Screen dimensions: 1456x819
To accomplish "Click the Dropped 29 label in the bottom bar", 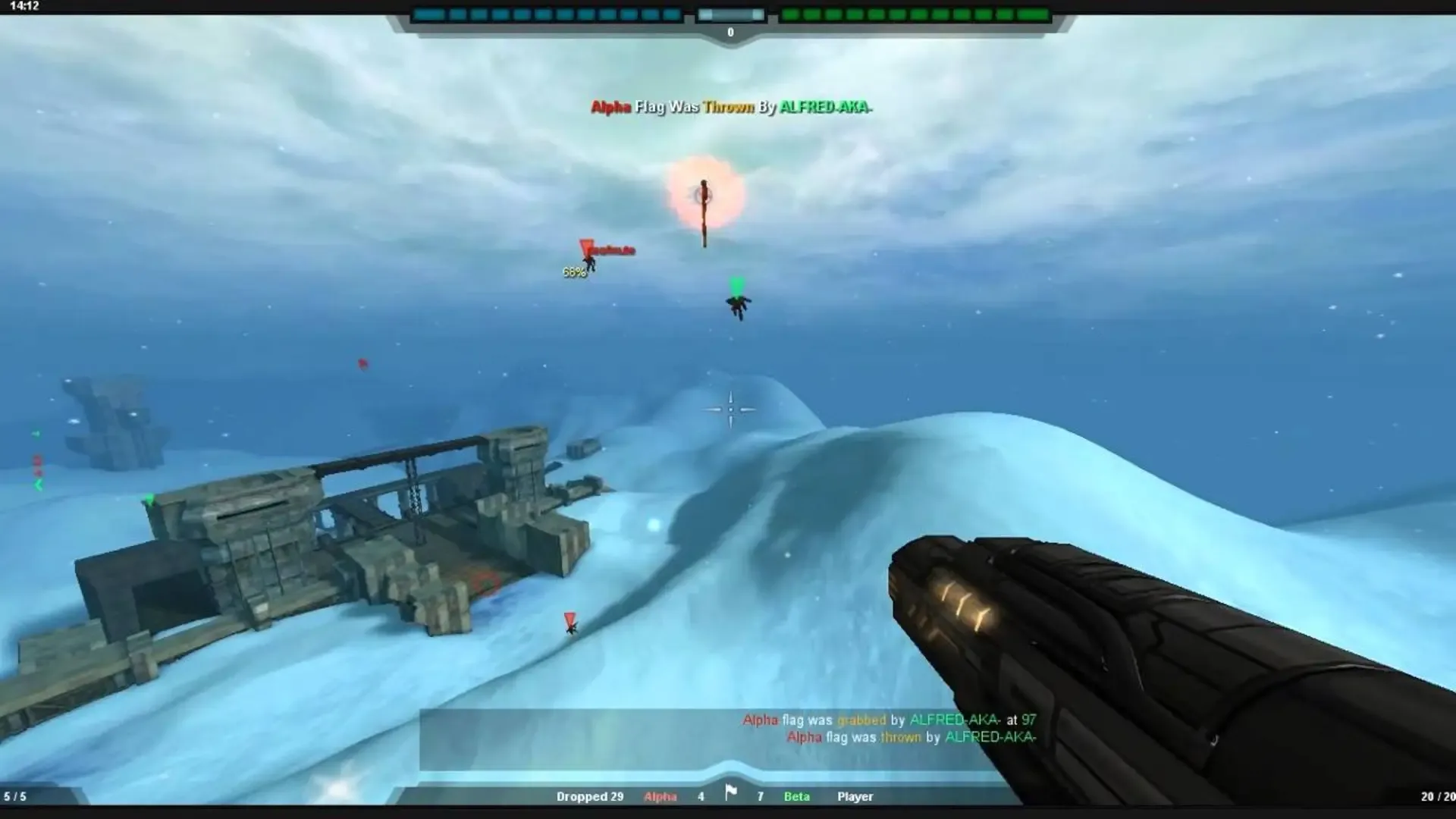I will [x=591, y=796].
